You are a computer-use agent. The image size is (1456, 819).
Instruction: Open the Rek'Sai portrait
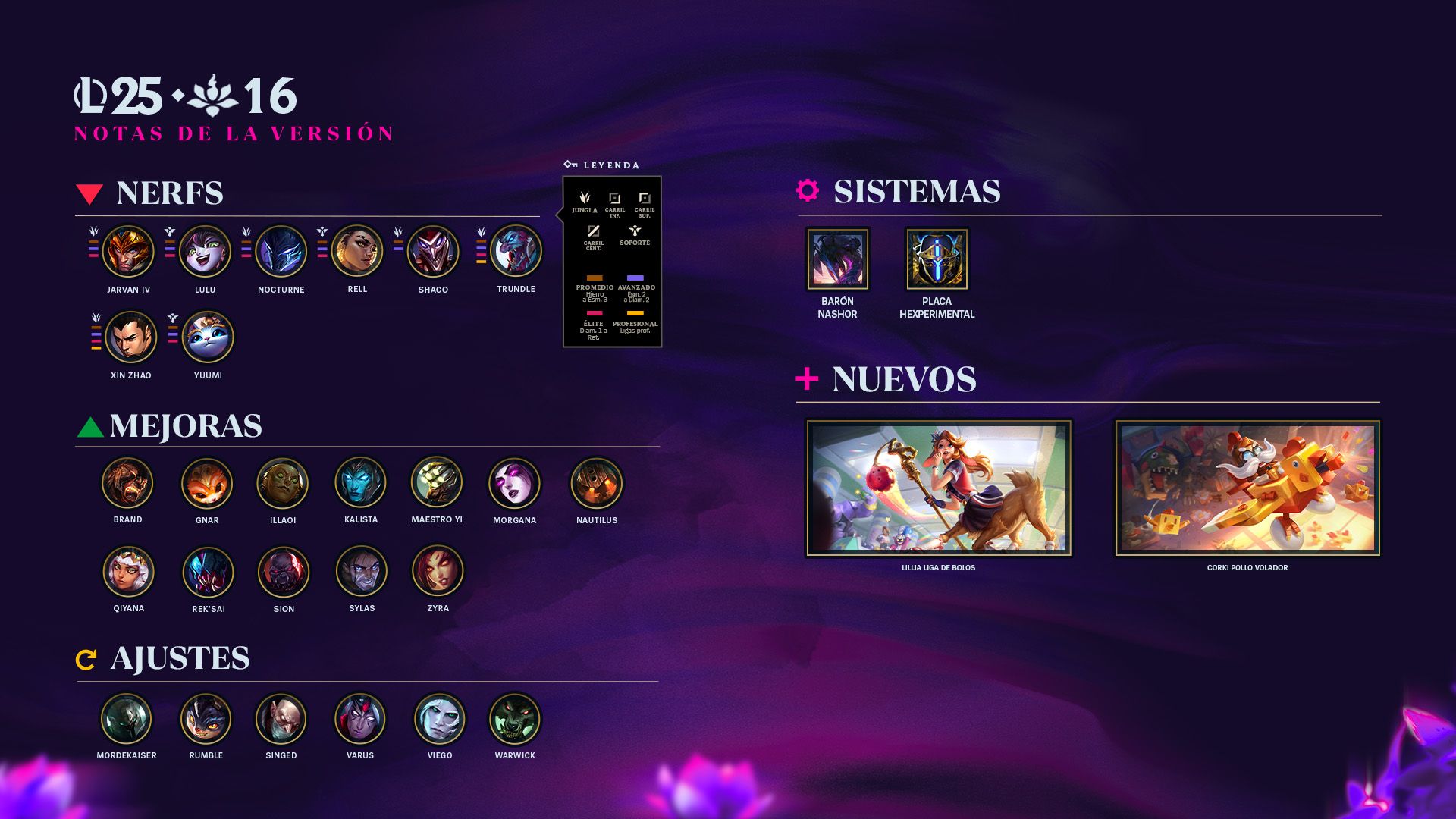coord(209,572)
